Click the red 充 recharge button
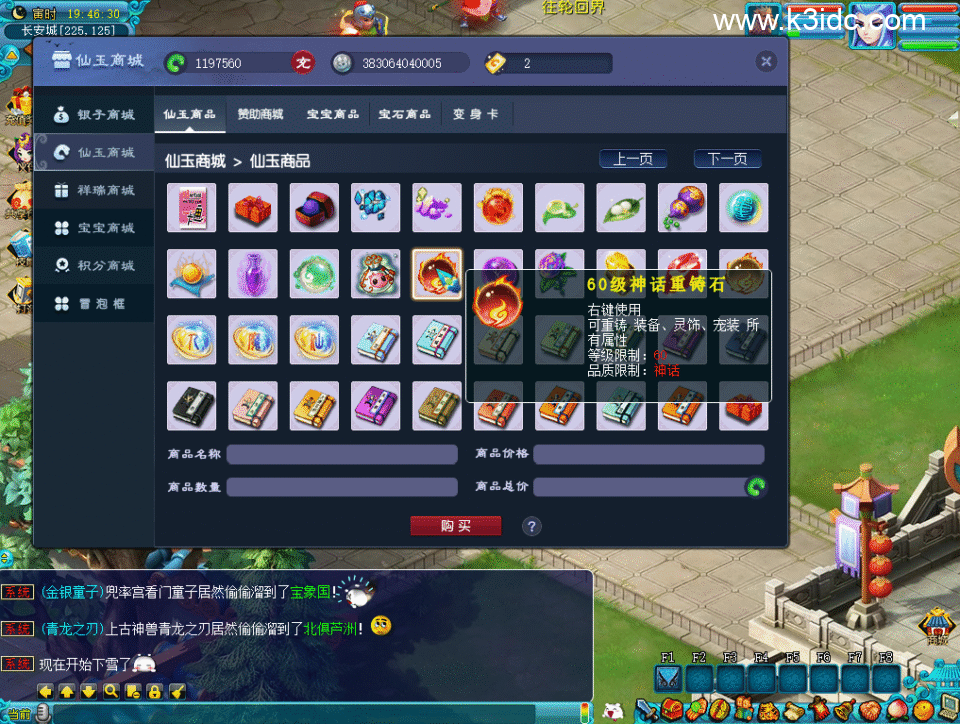Viewport: 960px width, 724px height. [x=303, y=63]
